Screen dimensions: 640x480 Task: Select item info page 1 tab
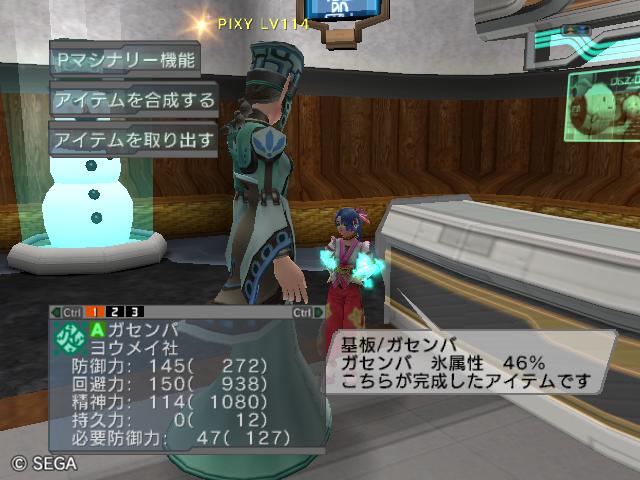point(97,313)
